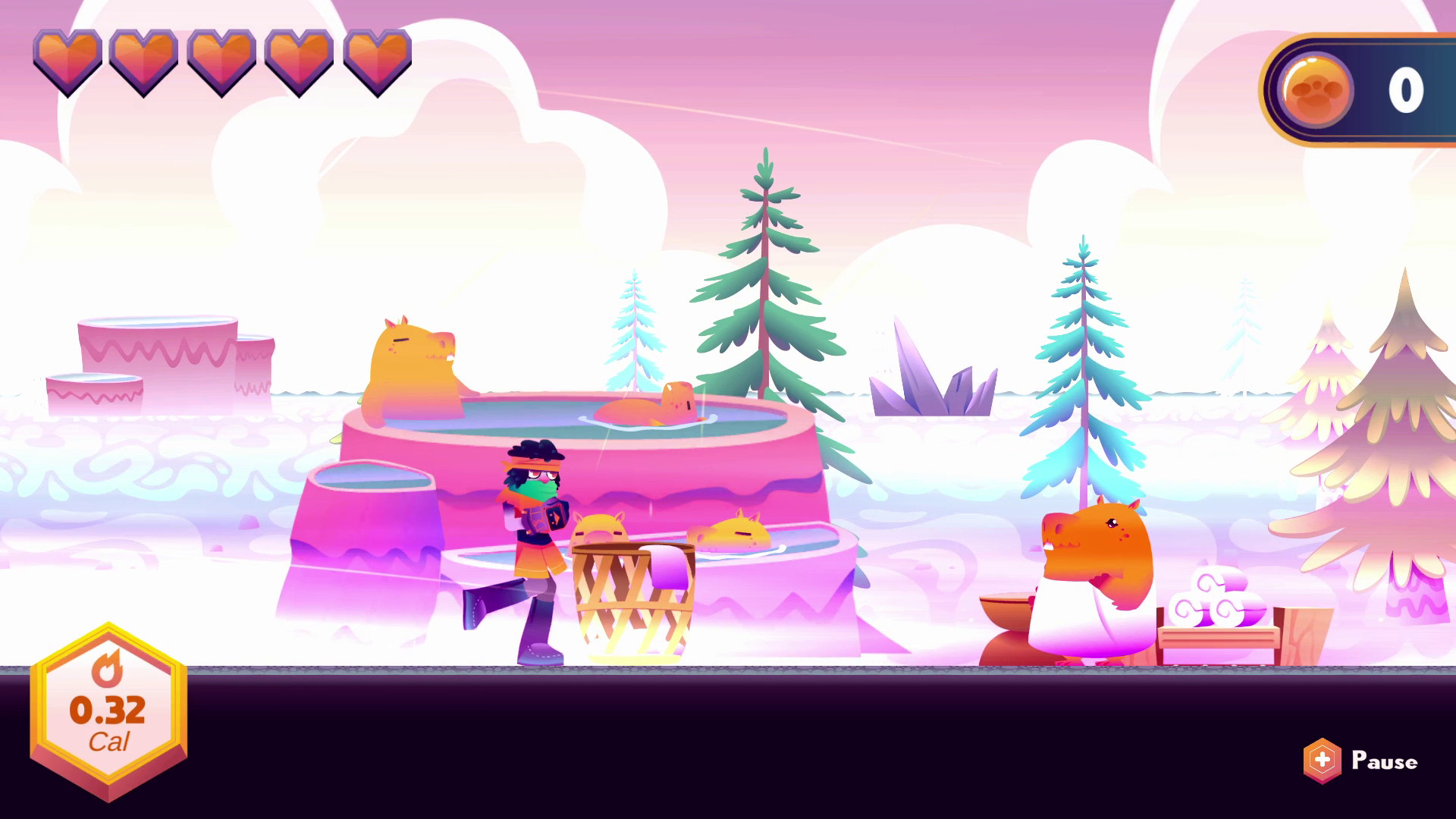Click the counter showing 0 beside the paw icon
This screenshot has width=1456, height=819.
(x=1406, y=91)
